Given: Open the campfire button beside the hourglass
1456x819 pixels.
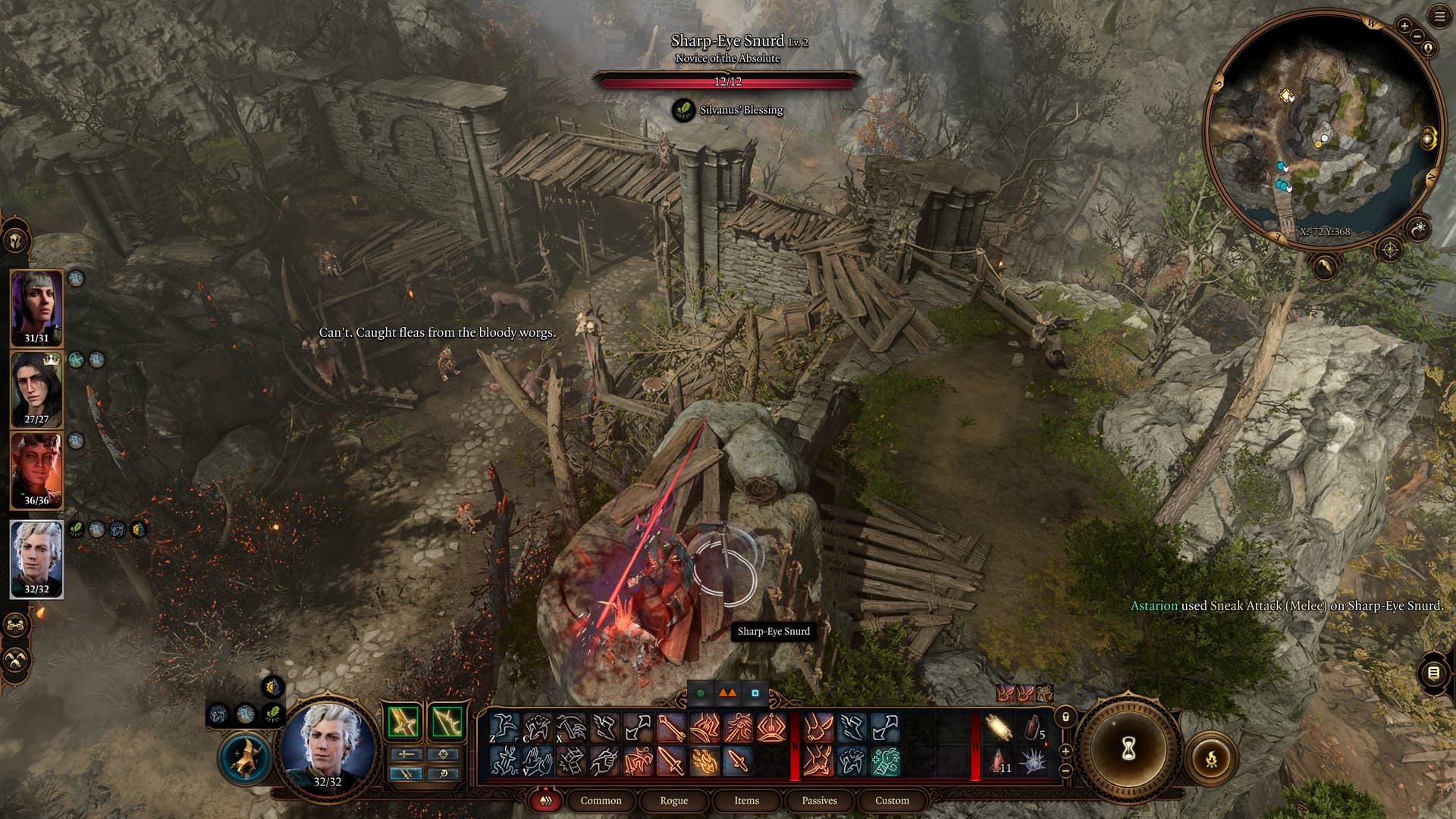Looking at the screenshot, I should (1211, 758).
